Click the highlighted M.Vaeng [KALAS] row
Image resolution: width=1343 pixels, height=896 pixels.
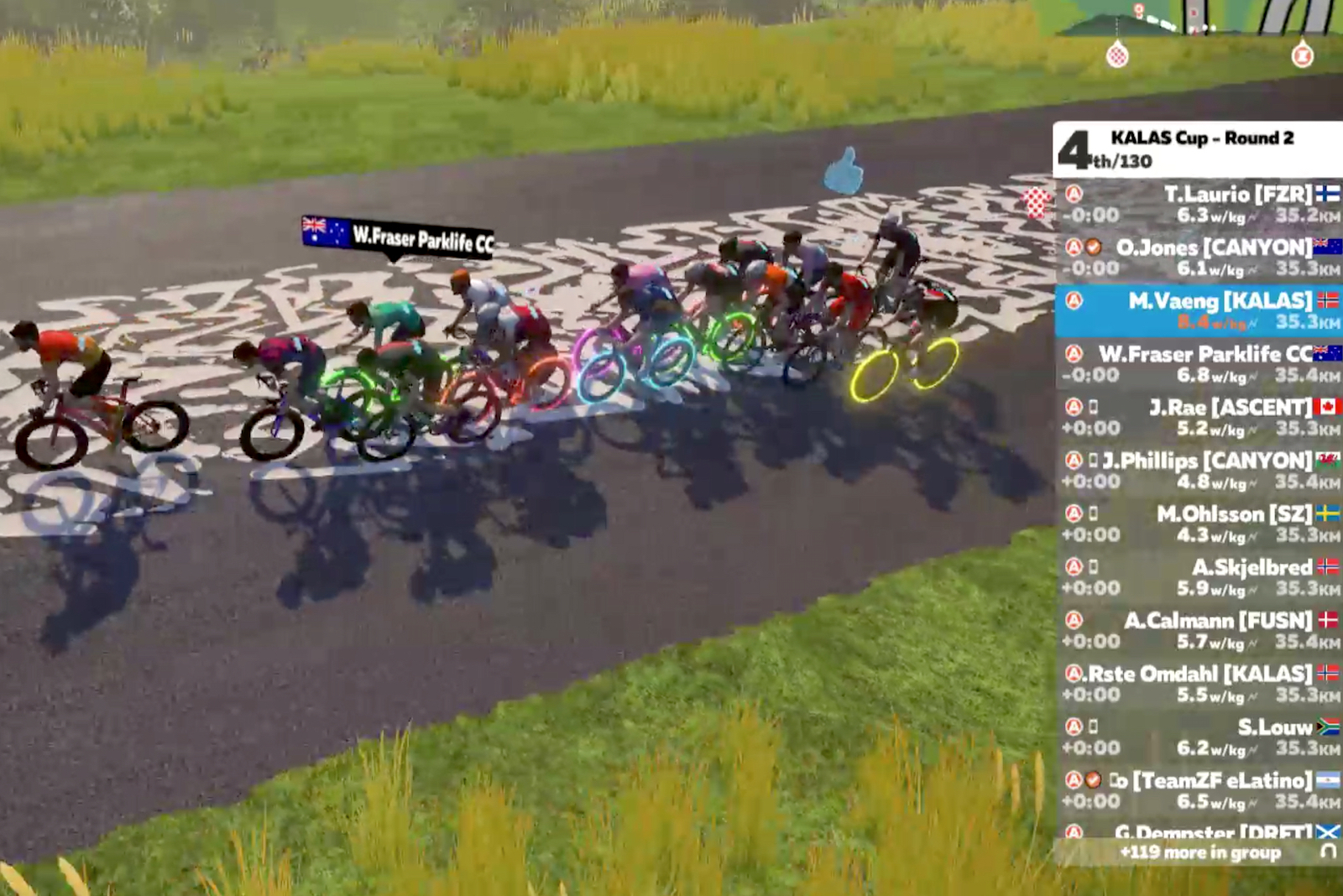(1199, 310)
